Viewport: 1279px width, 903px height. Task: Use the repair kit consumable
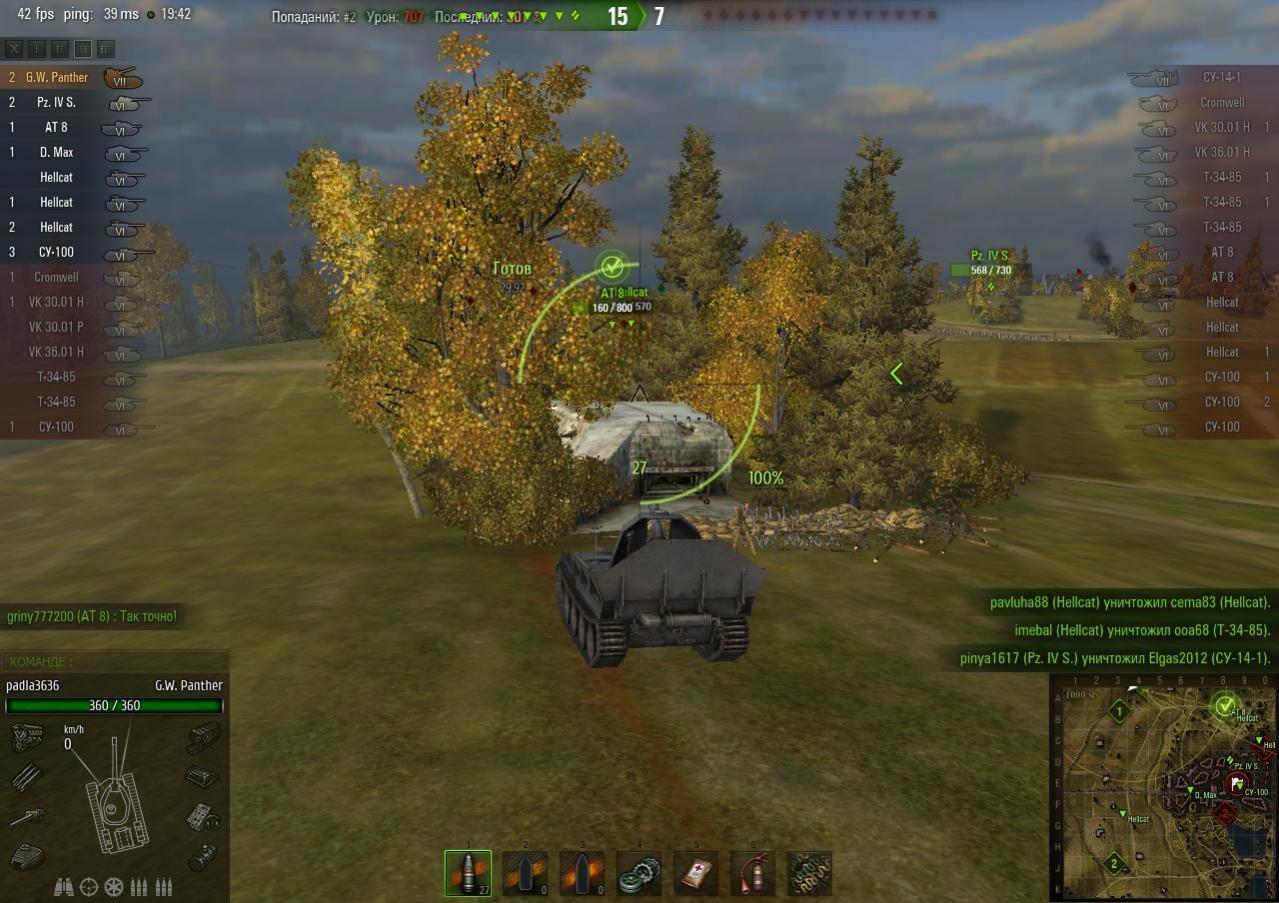[x=638, y=873]
